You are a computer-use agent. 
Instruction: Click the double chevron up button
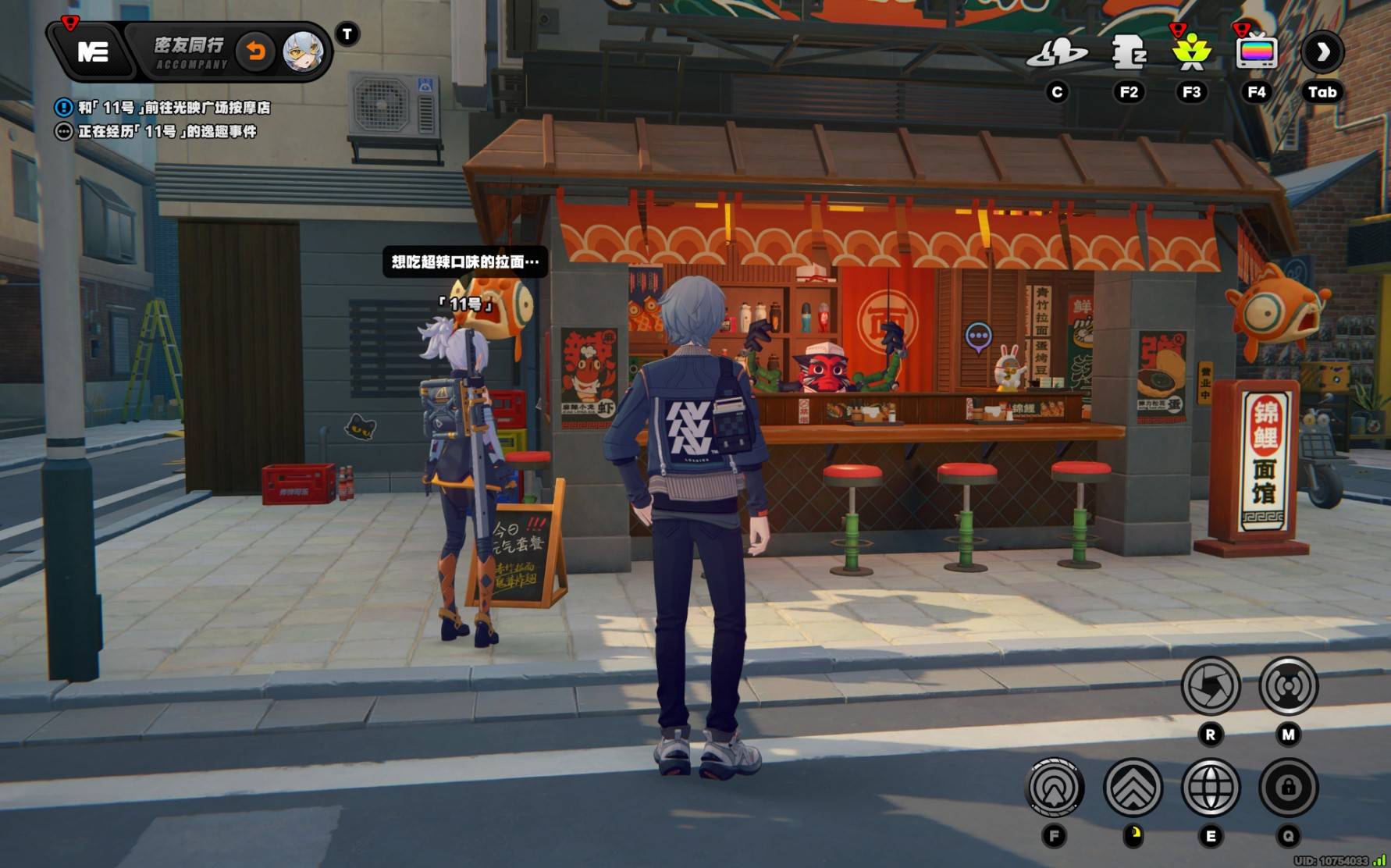(x=1133, y=788)
